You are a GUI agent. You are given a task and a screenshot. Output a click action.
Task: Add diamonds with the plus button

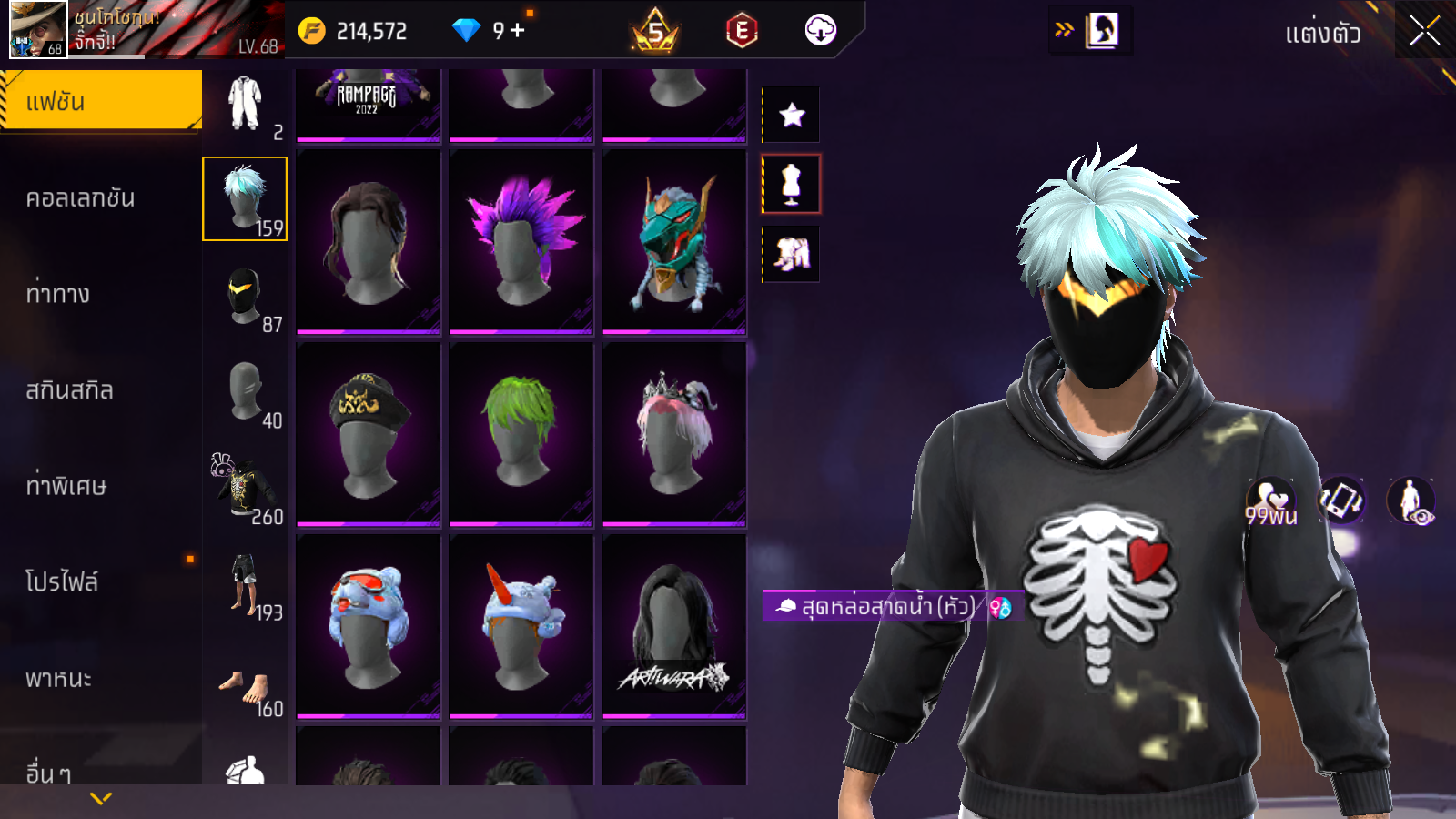(x=518, y=31)
